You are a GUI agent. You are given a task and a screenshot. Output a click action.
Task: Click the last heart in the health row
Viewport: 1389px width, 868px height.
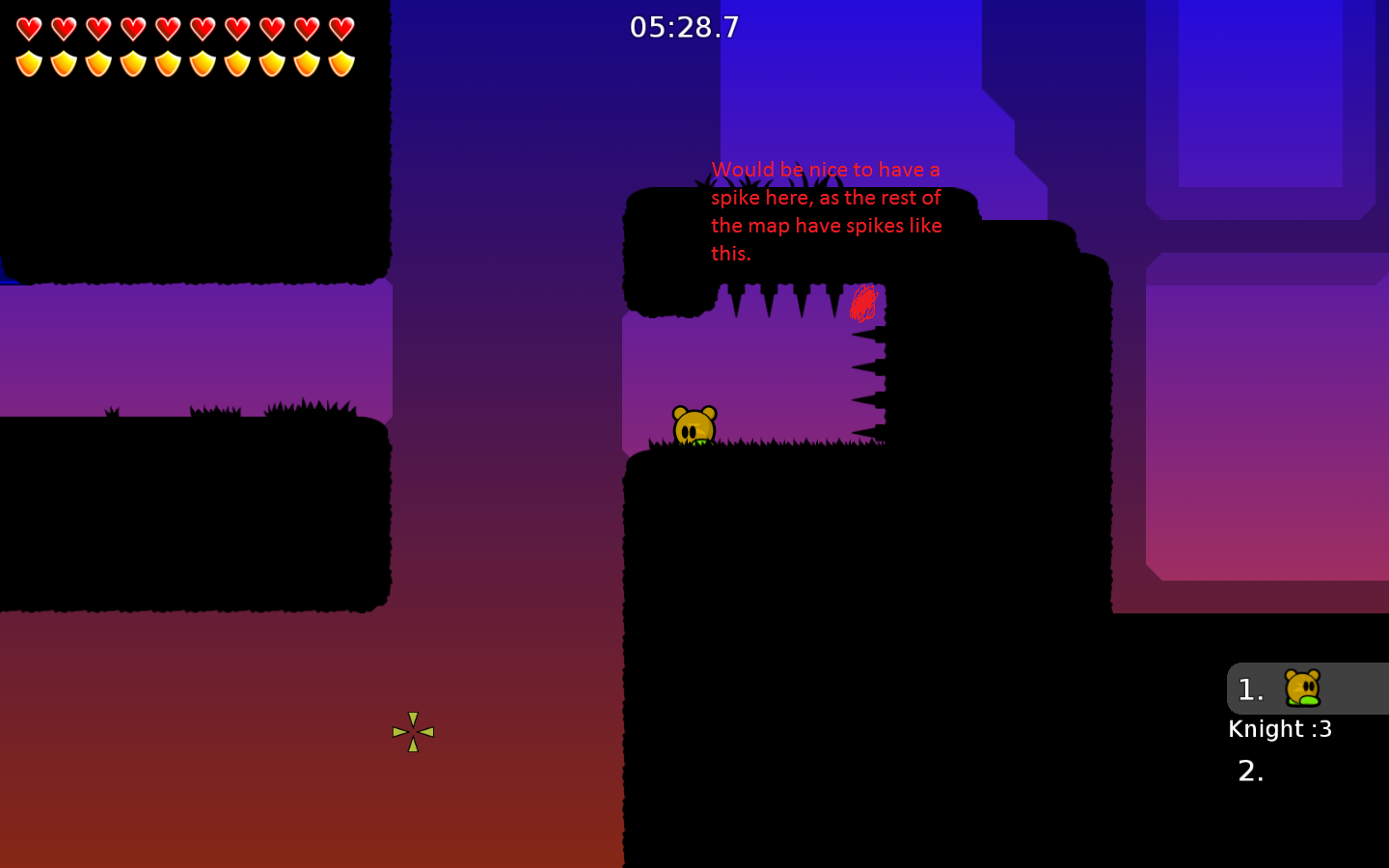(342, 28)
